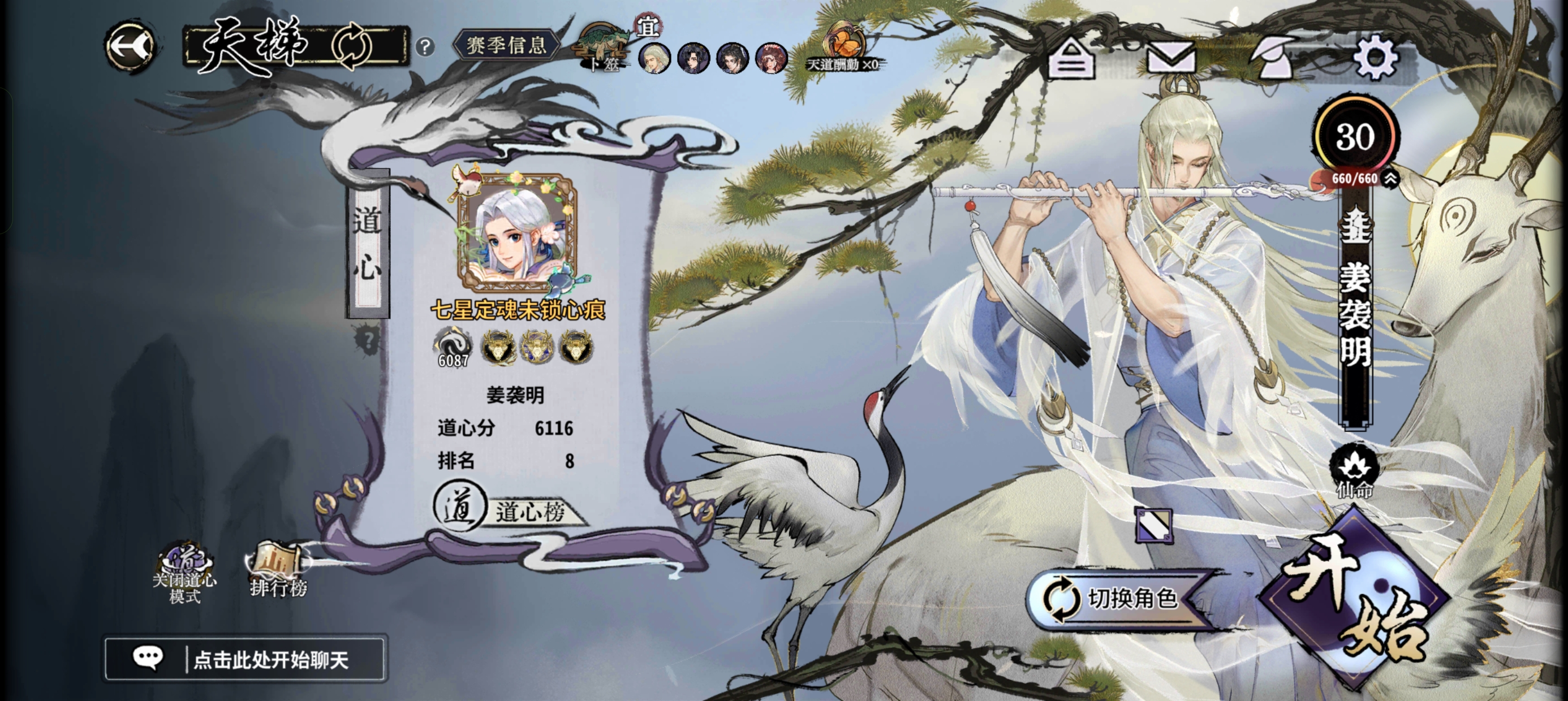Open the mail envelope icon

coord(1171,59)
